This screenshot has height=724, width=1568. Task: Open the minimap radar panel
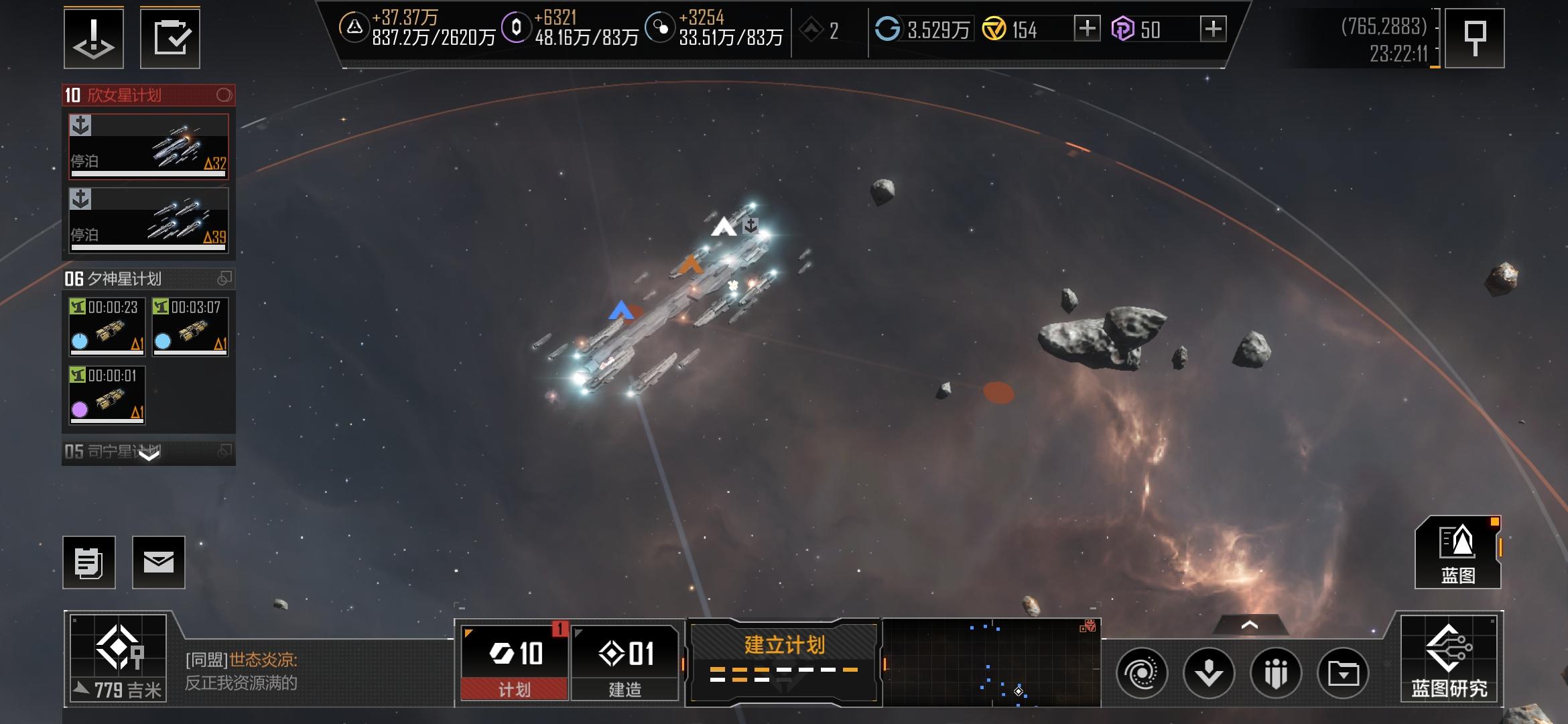click(992, 662)
